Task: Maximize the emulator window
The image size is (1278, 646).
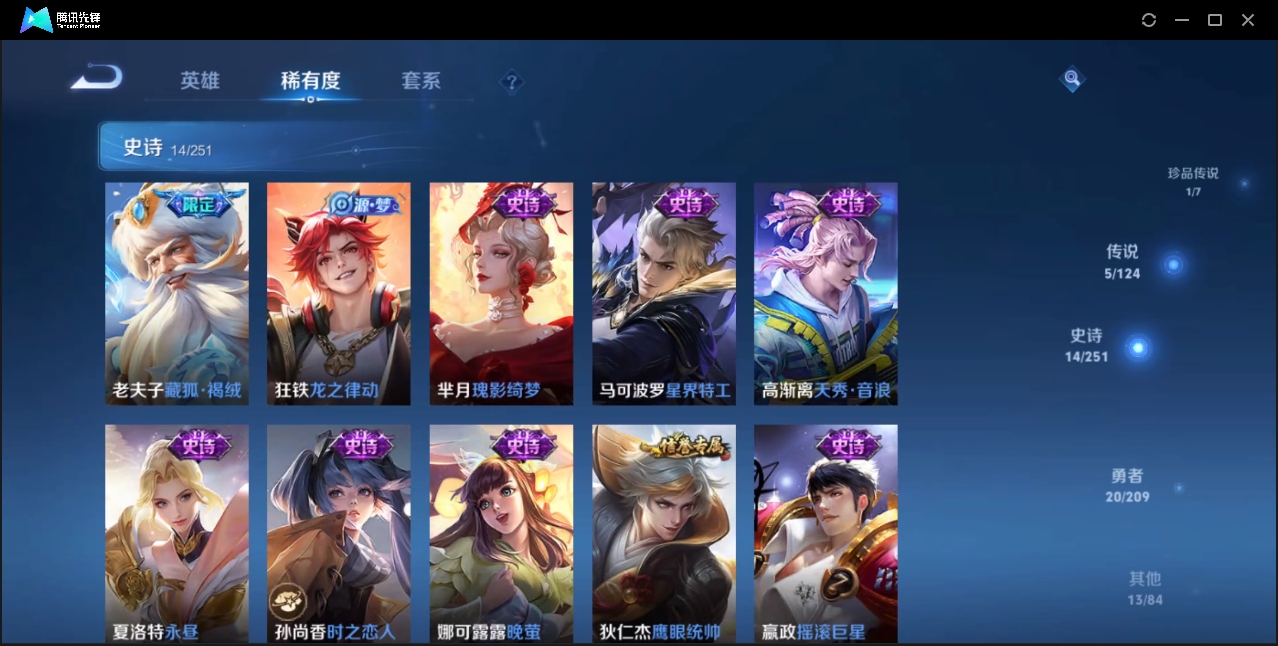Action: pyautogui.click(x=1215, y=20)
